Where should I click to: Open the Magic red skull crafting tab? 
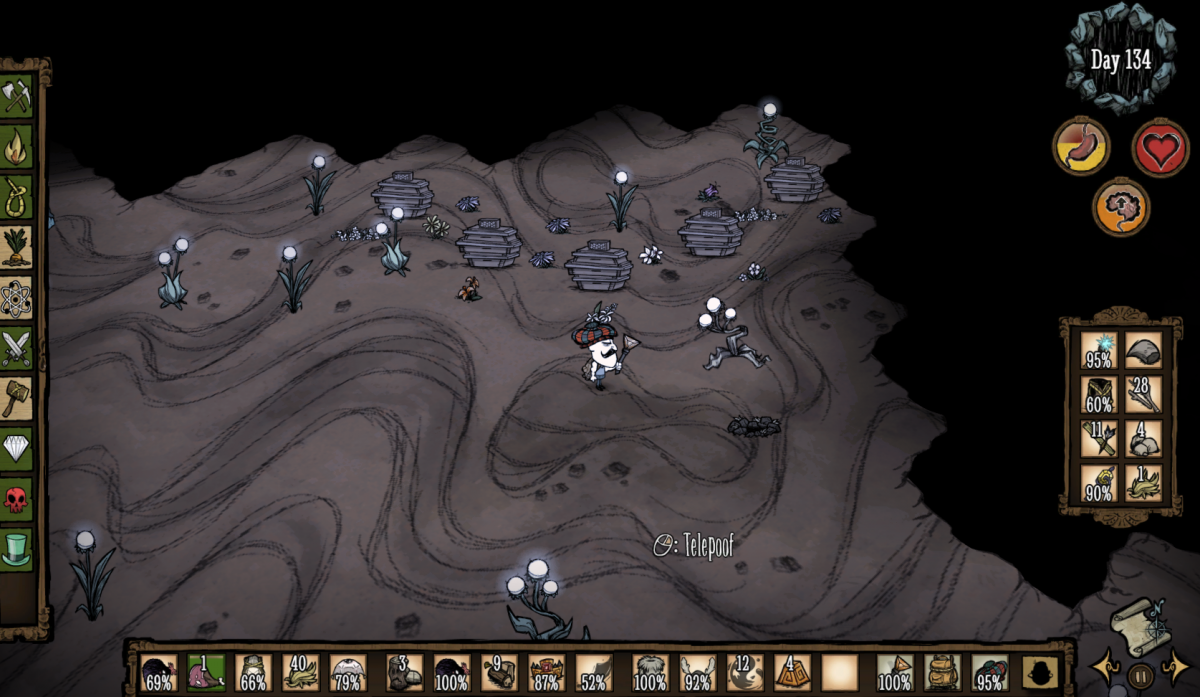[17, 498]
